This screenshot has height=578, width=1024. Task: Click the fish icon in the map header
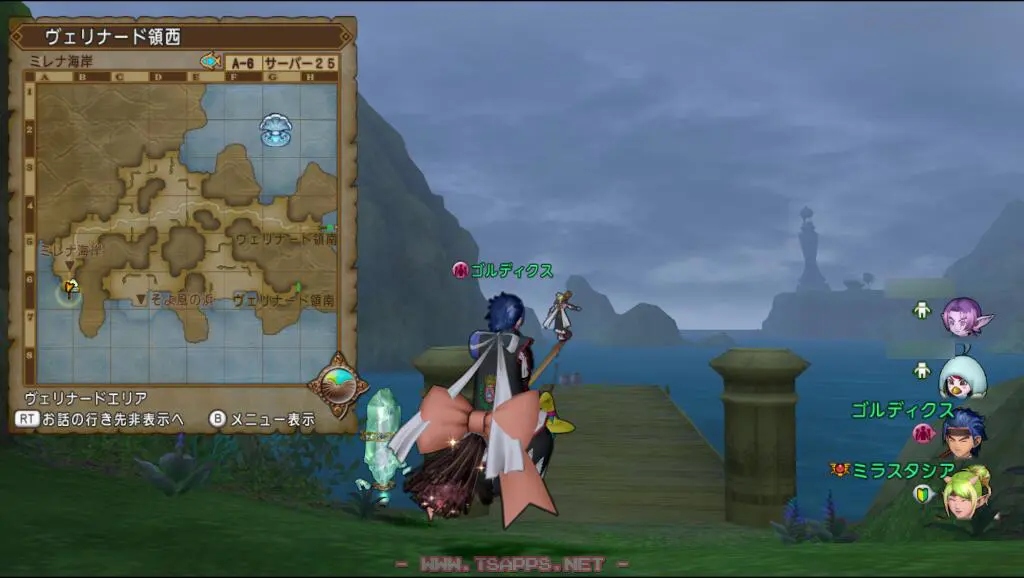pos(210,62)
